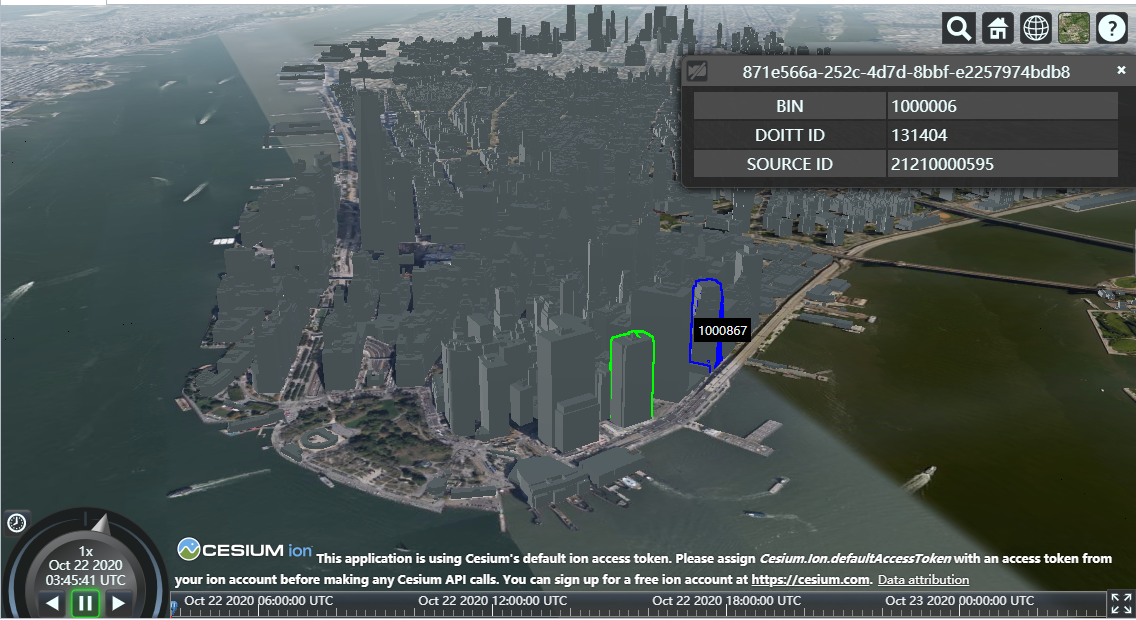Toggle camera tracking icon in info box
1136x620 pixels.
(x=698, y=71)
